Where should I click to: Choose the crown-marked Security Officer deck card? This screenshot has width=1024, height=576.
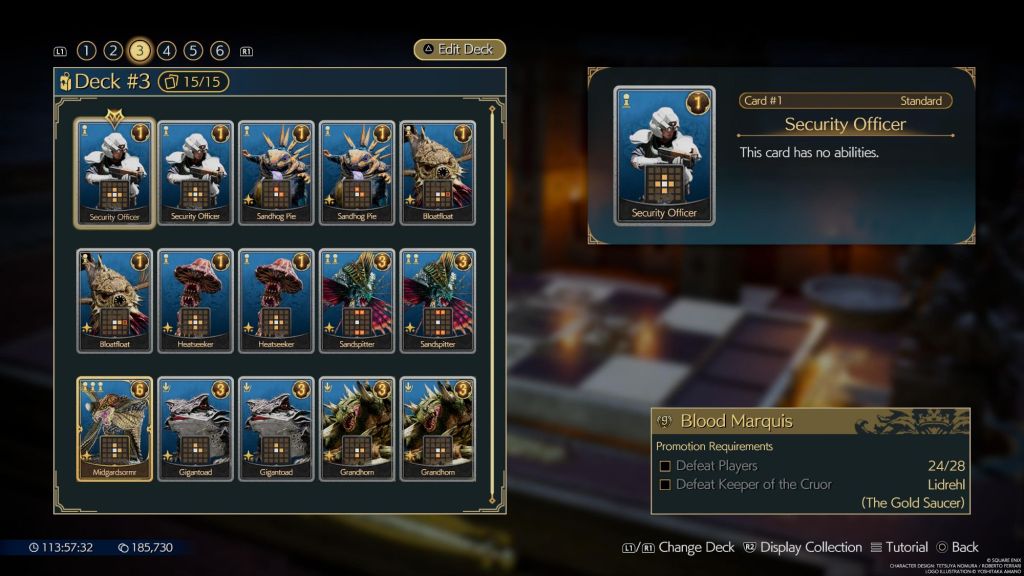click(x=115, y=173)
